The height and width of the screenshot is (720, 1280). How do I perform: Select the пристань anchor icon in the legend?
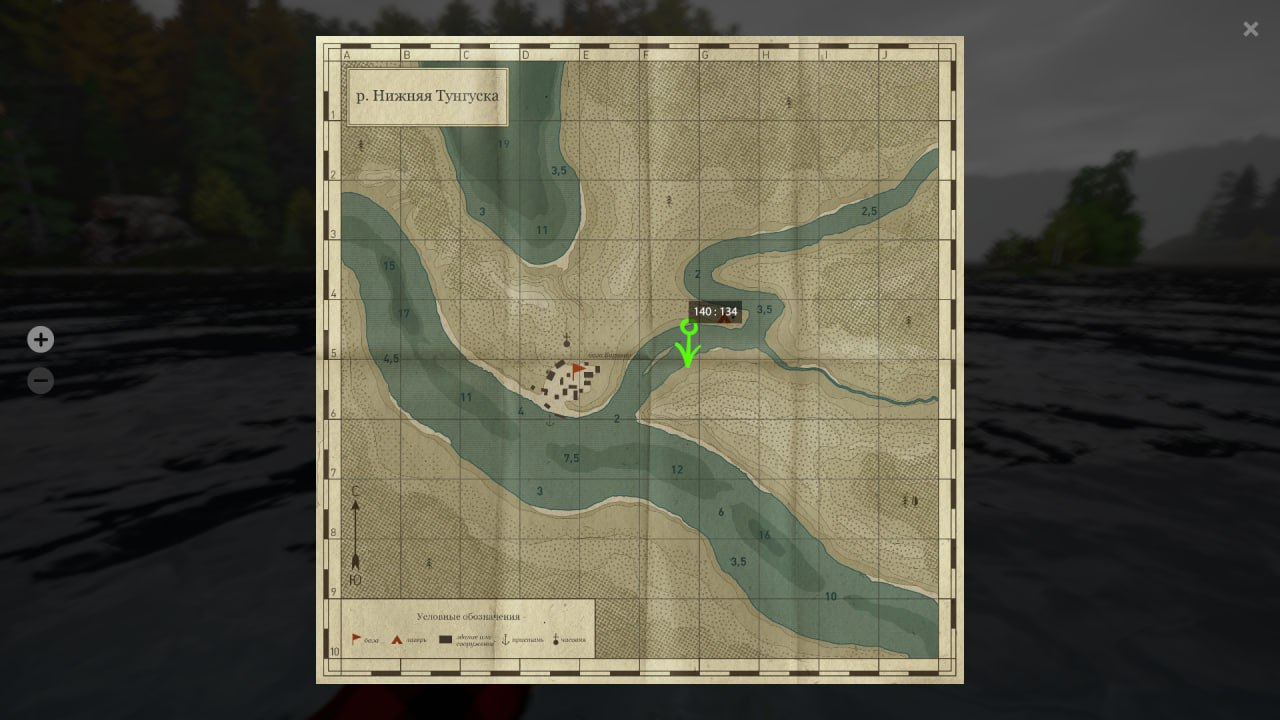(506, 638)
